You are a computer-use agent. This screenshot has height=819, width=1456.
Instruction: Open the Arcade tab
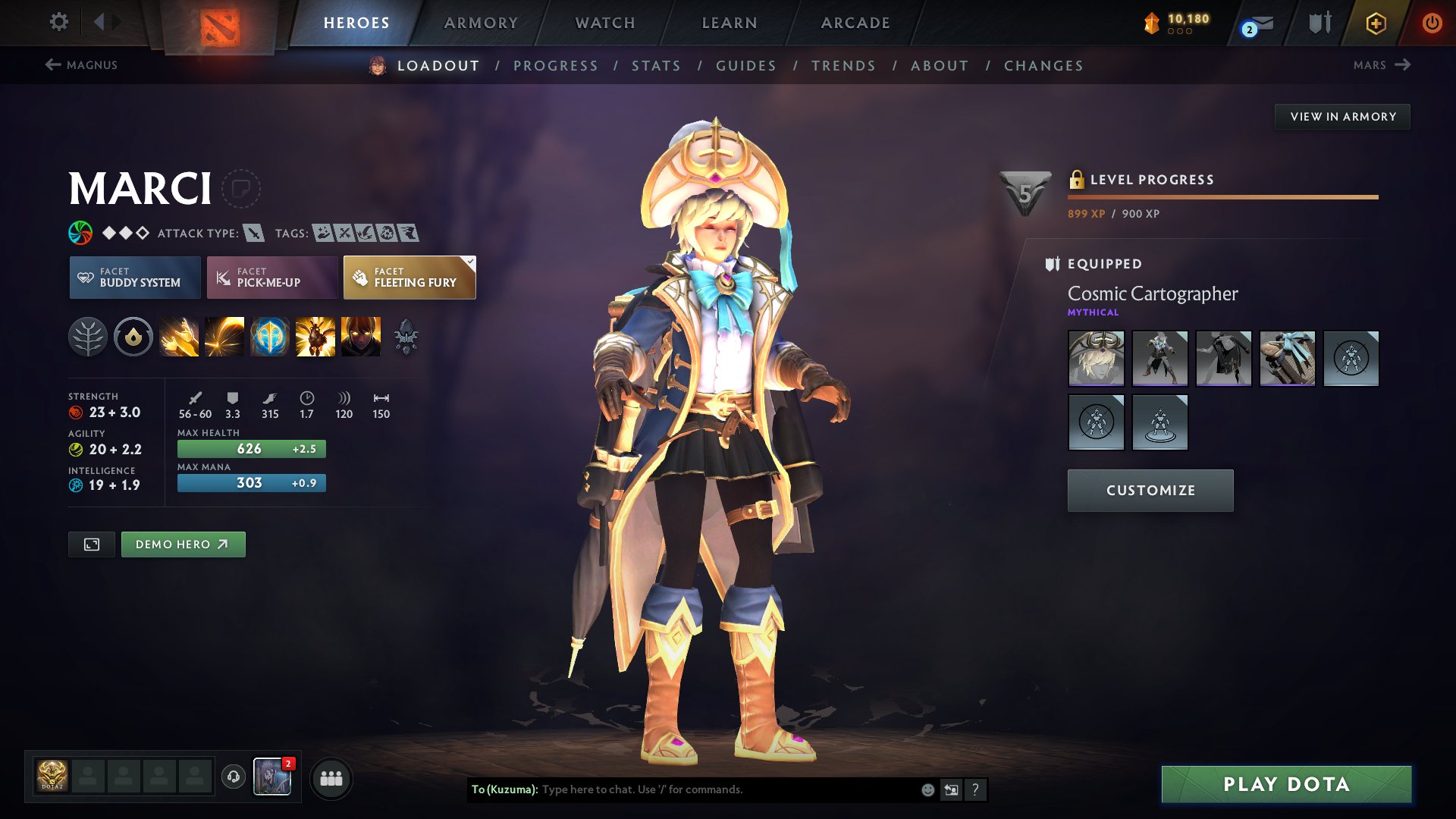click(855, 23)
